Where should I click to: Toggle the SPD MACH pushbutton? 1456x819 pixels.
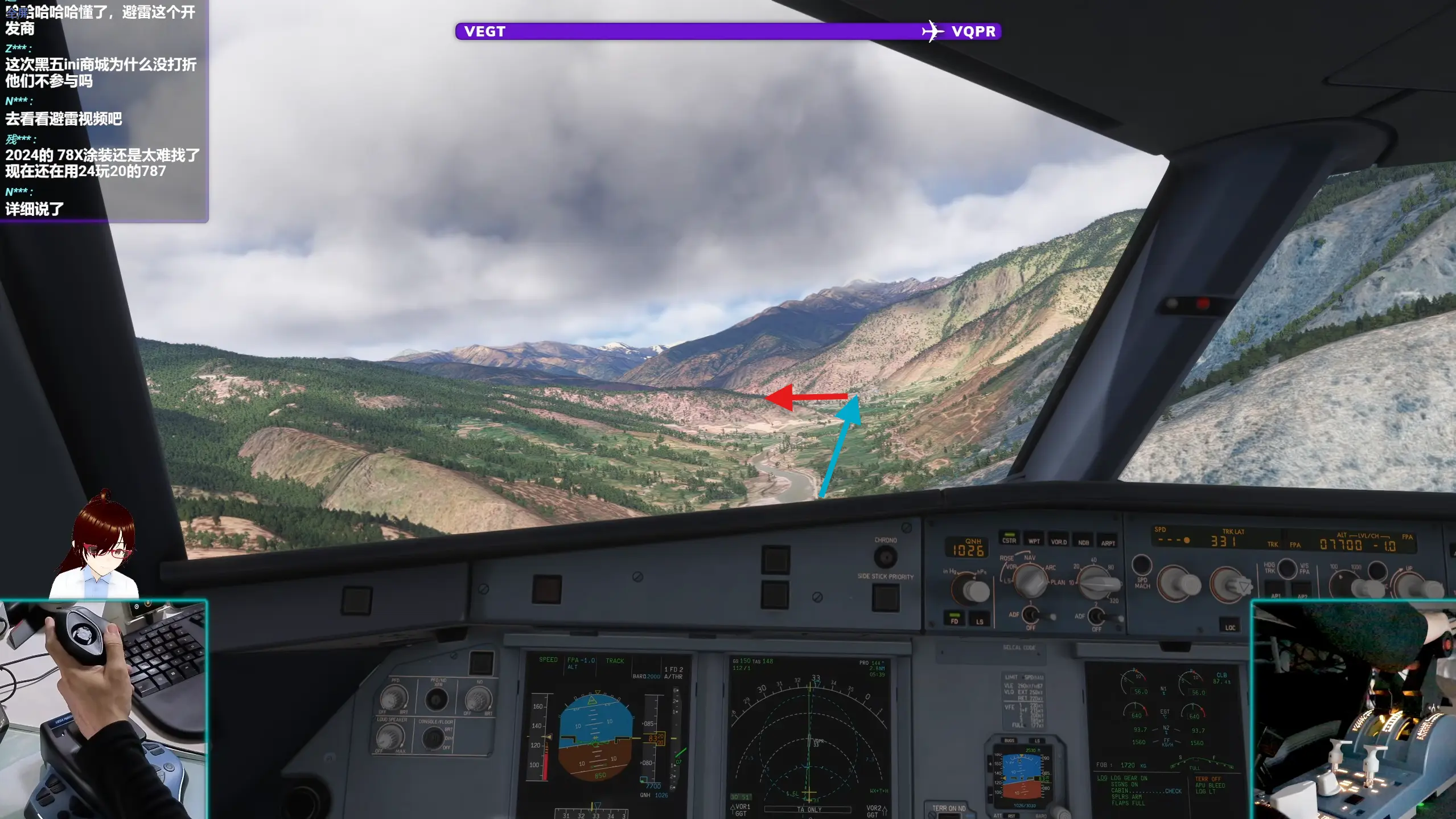pyautogui.click(x=1141, y=565)
